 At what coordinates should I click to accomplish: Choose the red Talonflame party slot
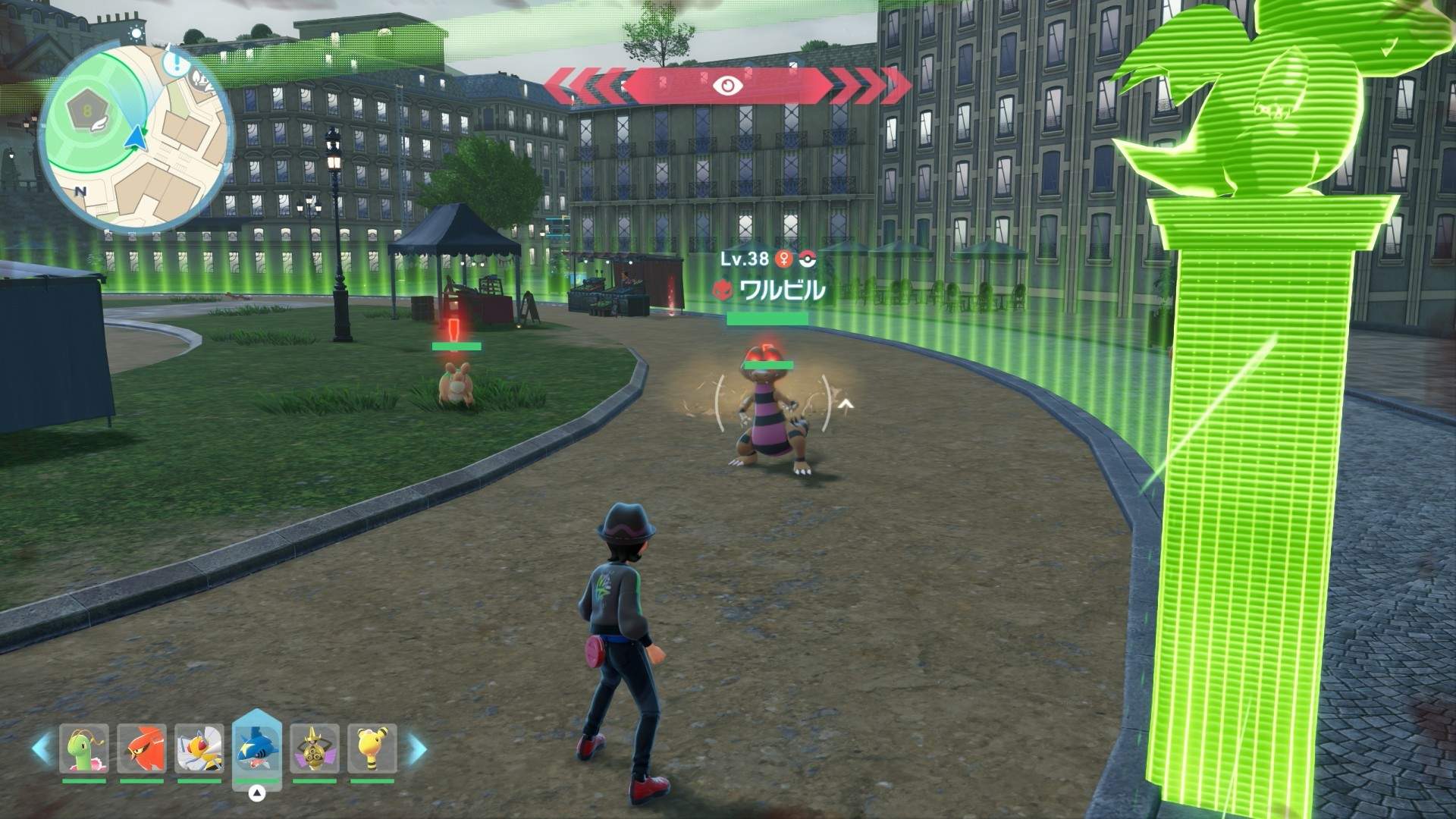click(142, 749)
